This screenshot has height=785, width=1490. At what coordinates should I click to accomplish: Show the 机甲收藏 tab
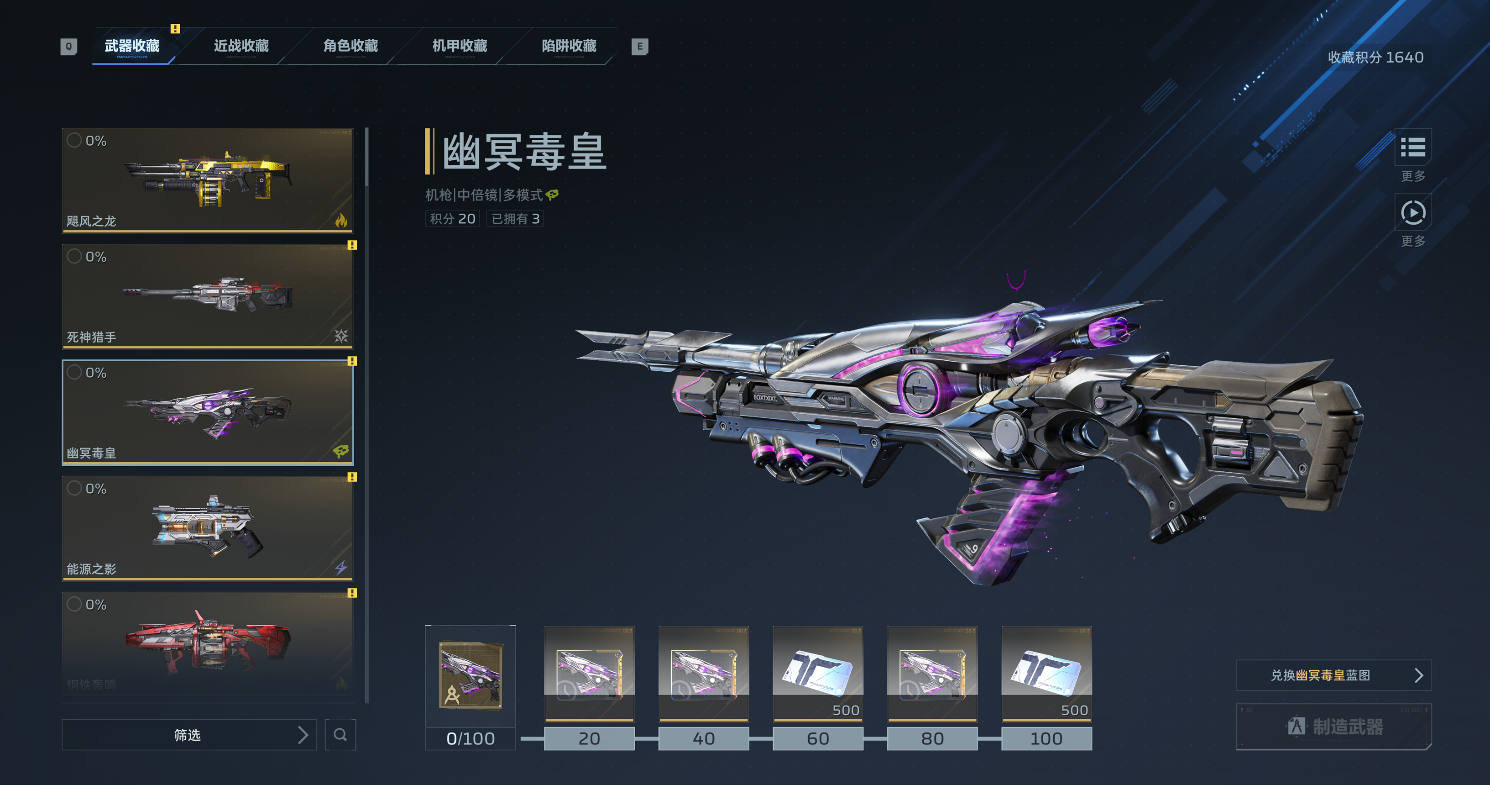459,46
